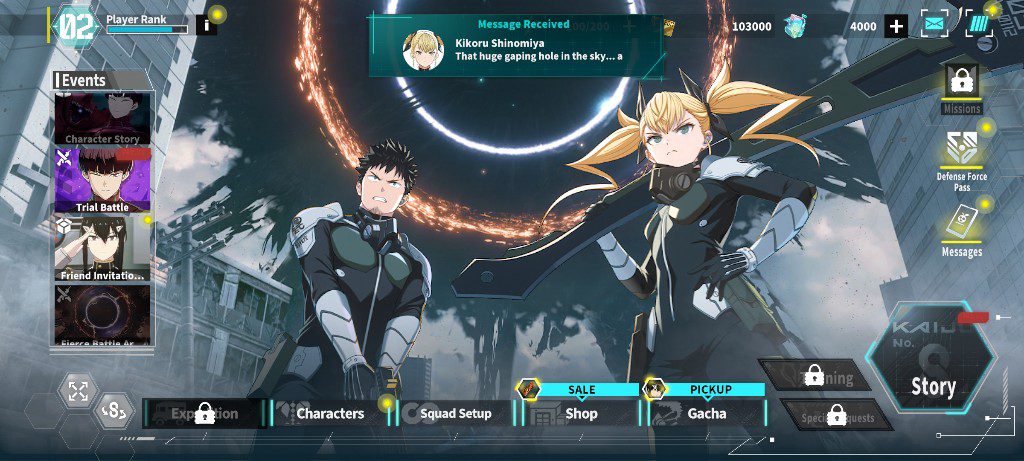1024x461 pixels.
Task: Open the Gacha menu
Action: (x=706, y=413)
